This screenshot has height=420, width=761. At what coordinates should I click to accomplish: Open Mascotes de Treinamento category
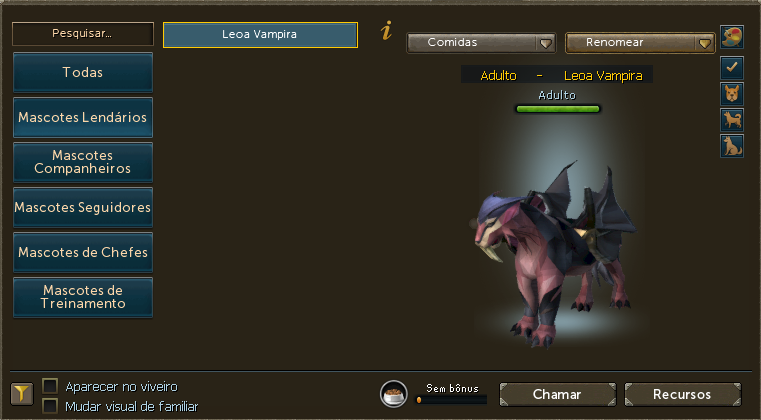(82, 297)
